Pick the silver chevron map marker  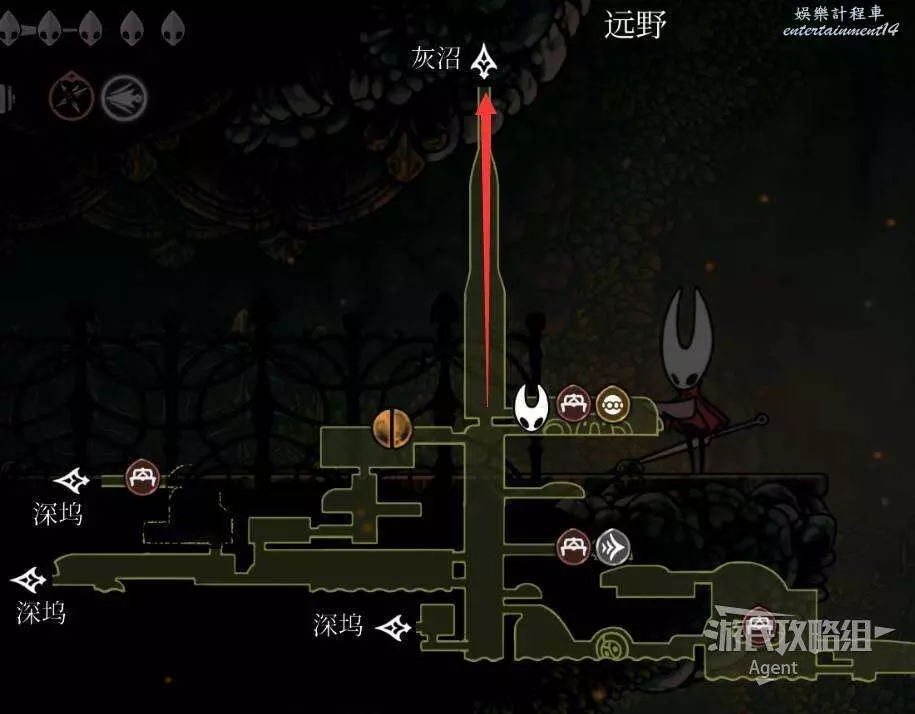[x=611, y=546]
